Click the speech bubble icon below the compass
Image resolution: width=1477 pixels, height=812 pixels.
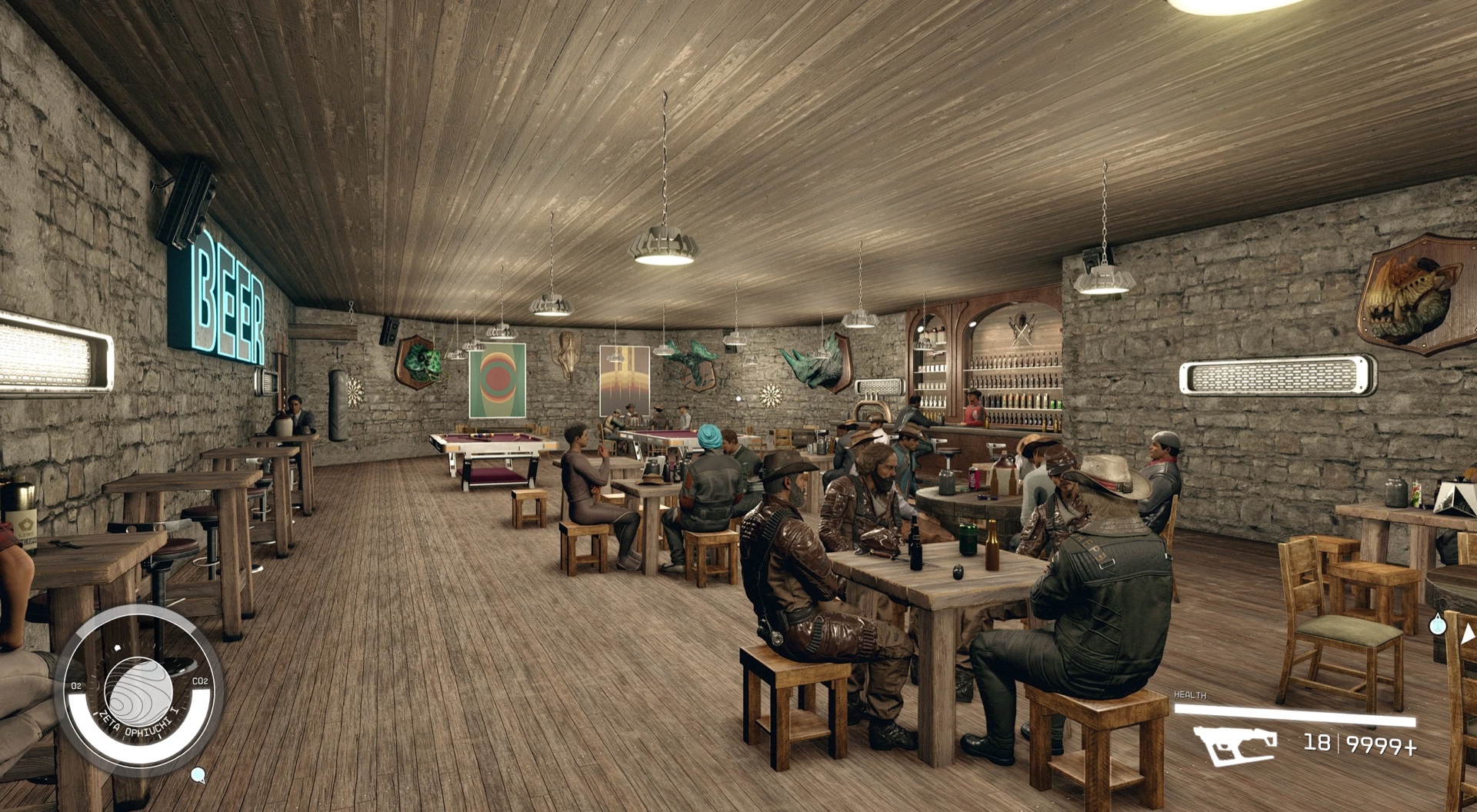(x=198, y=774)
